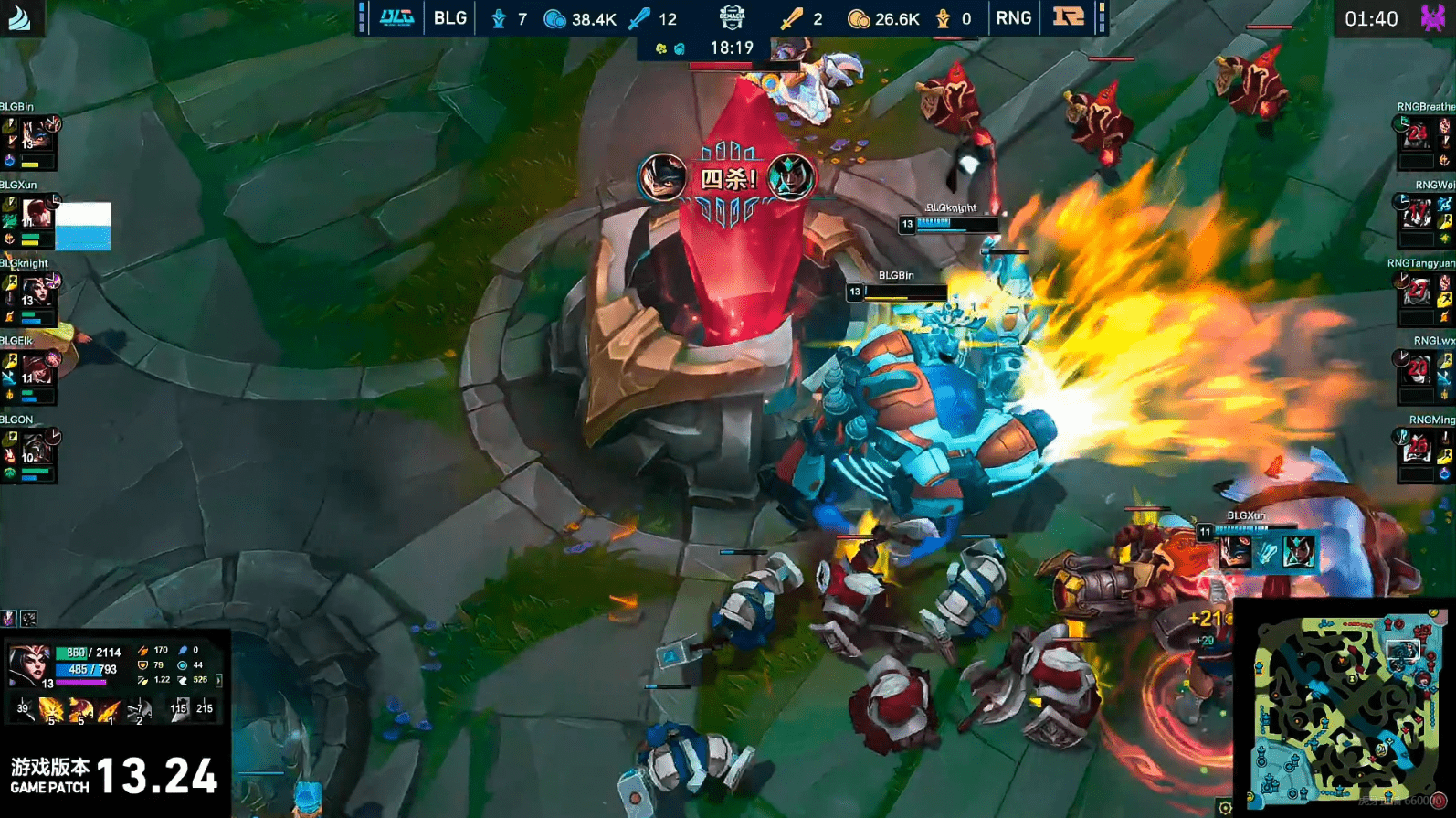Pick BLGON's champion portrait
The image size is (1456, 818).
coord(37,449)
